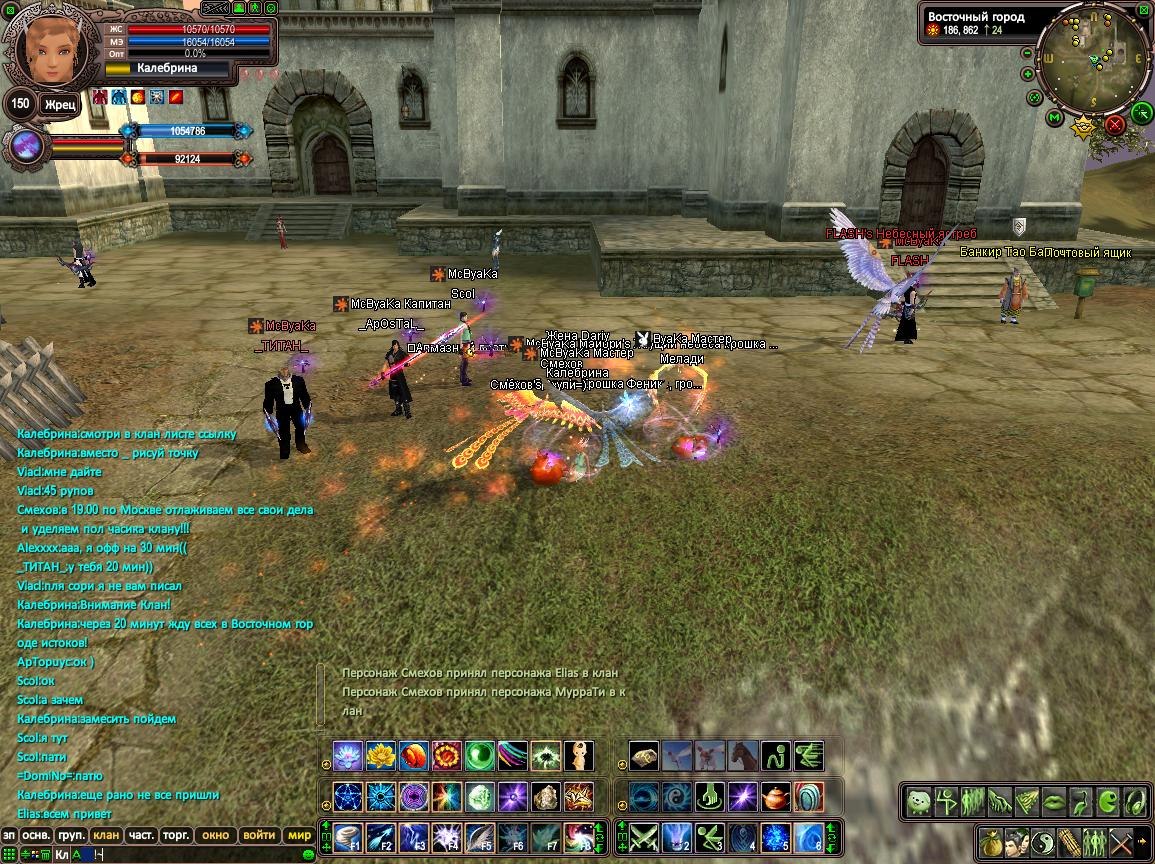This screenshot has height=864, width=1155.
Task: Click the red crossed-swords PvP button
Action: tap(1114, 125)
